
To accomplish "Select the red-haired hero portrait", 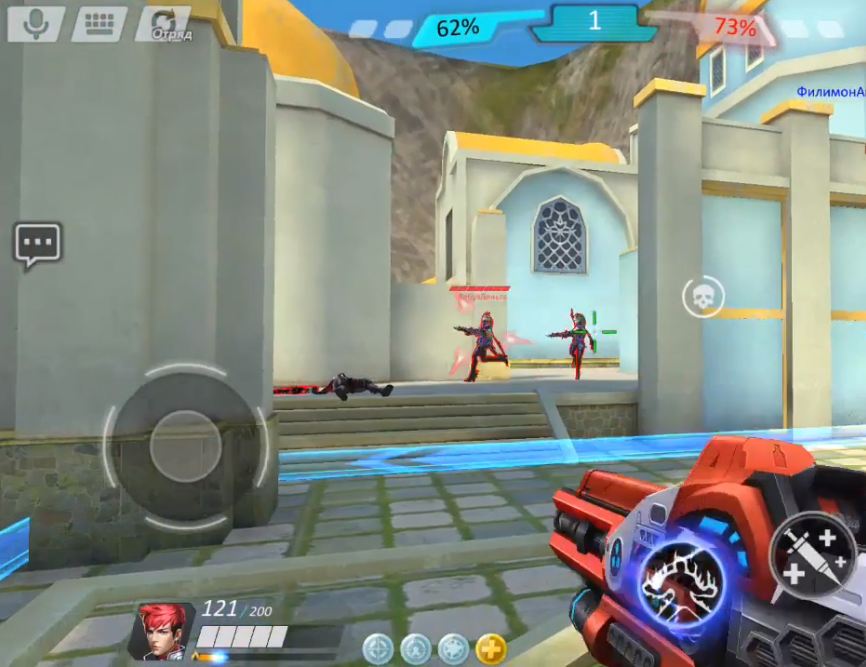I will click(x=160, y=630).
